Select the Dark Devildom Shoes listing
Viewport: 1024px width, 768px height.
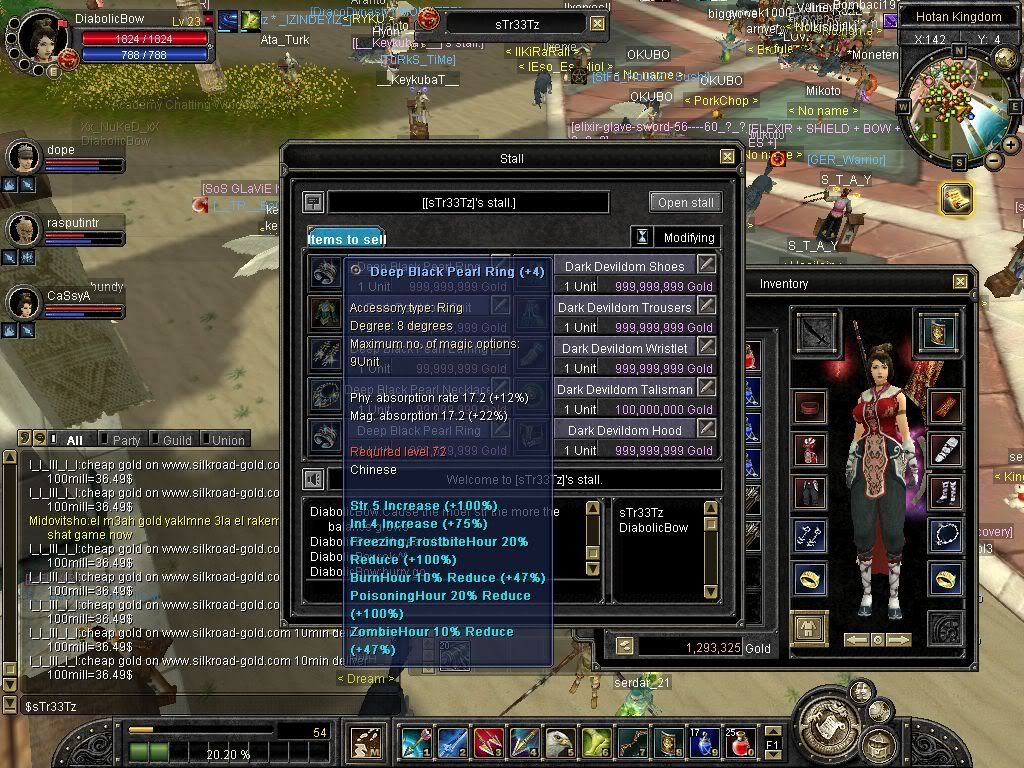pyautogui.click(x=624, y=267)
